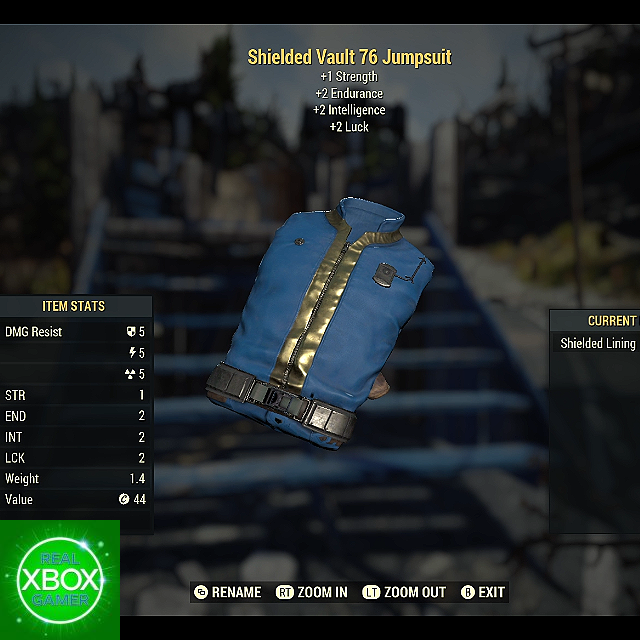The height and width of the screenshot is (640, 640).
Task: Choose the Rename option
Action: tap(227, 592)
